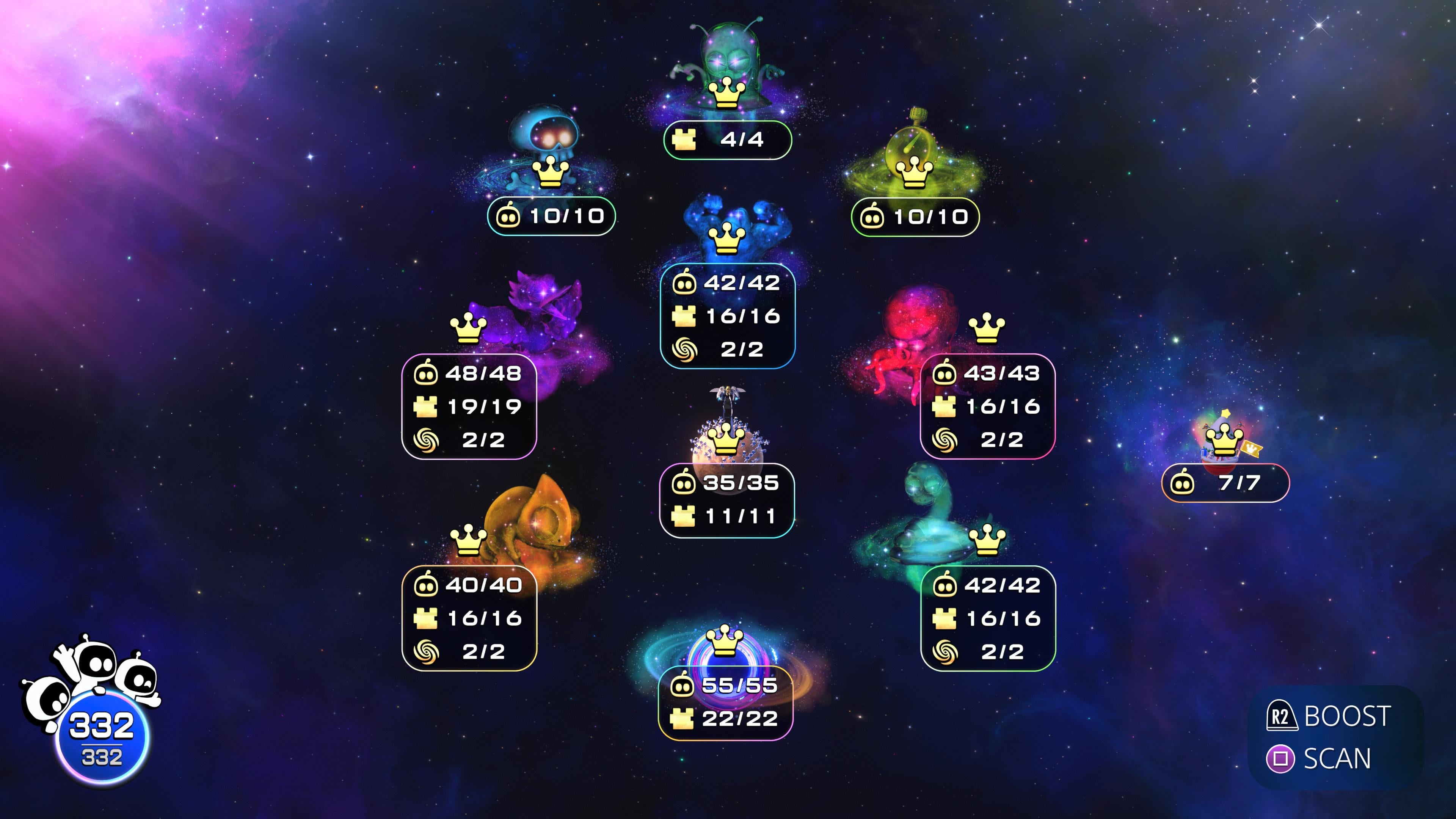The height and width of the screenshot is (819, 1456).
Task: Select the blue gorilla nebula stats panel
Action: coord(728,315)
